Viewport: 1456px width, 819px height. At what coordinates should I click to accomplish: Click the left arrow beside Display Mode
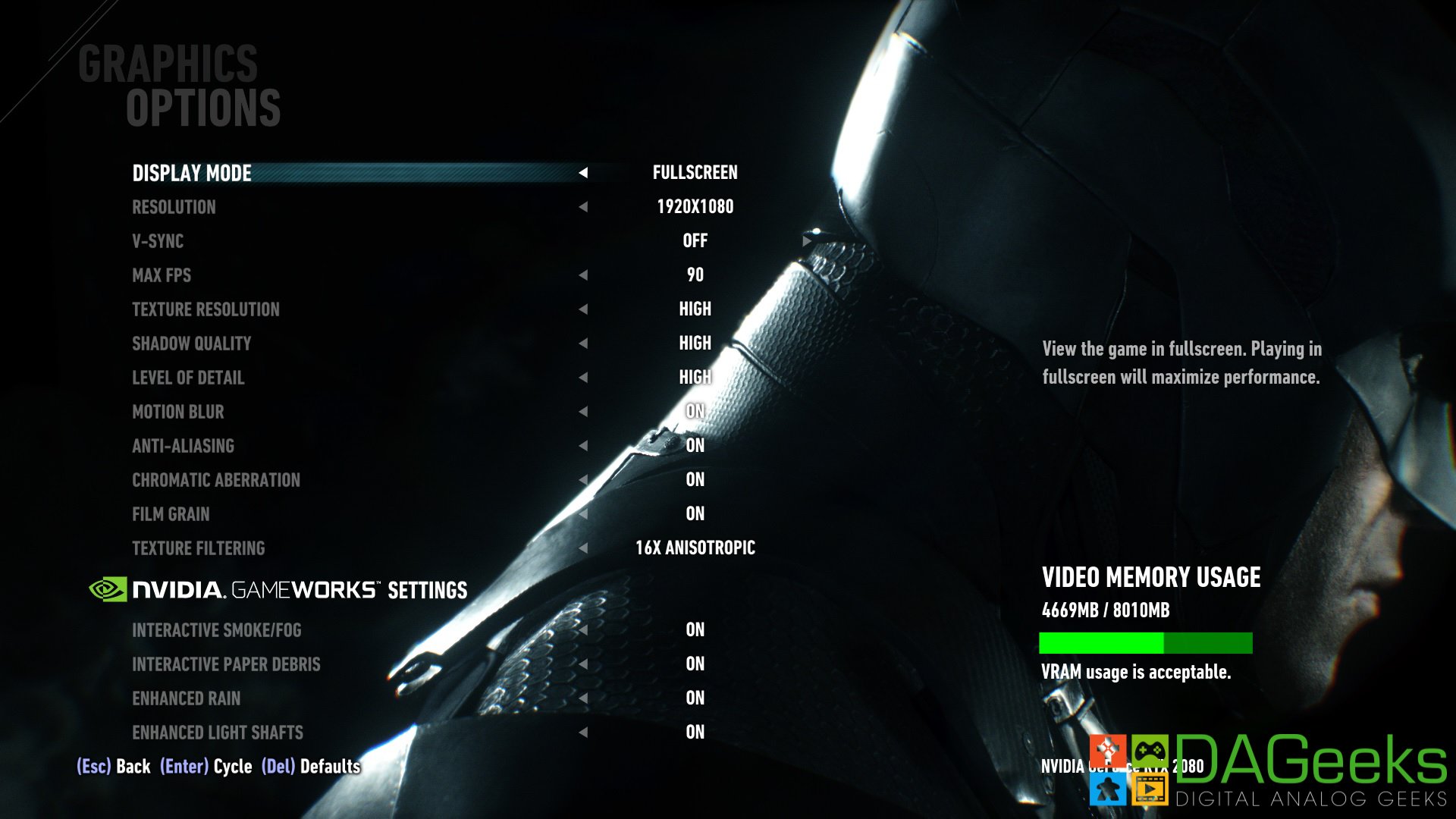coord(583,173)
